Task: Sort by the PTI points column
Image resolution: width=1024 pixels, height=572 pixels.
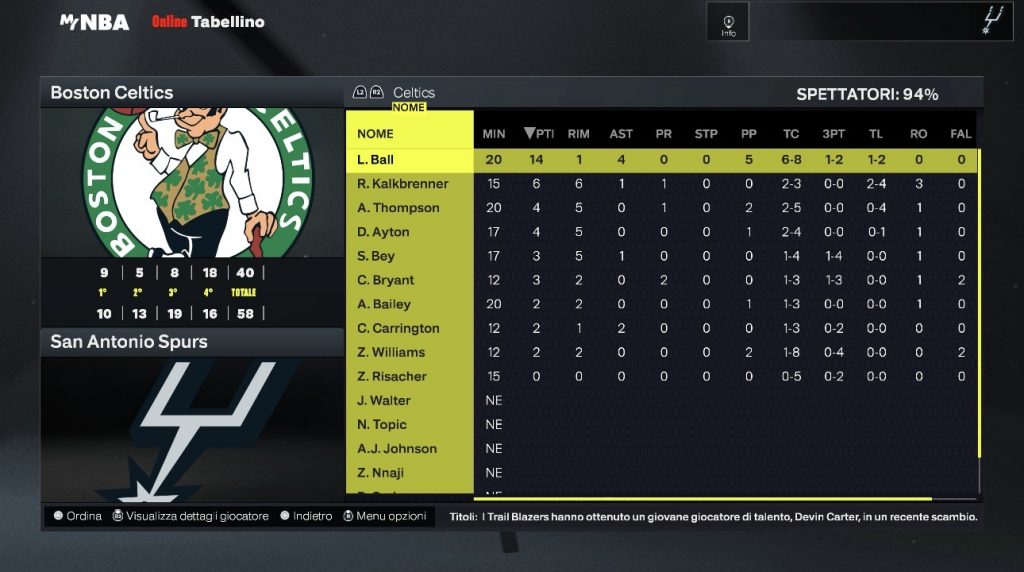Action: pos(538,134)
